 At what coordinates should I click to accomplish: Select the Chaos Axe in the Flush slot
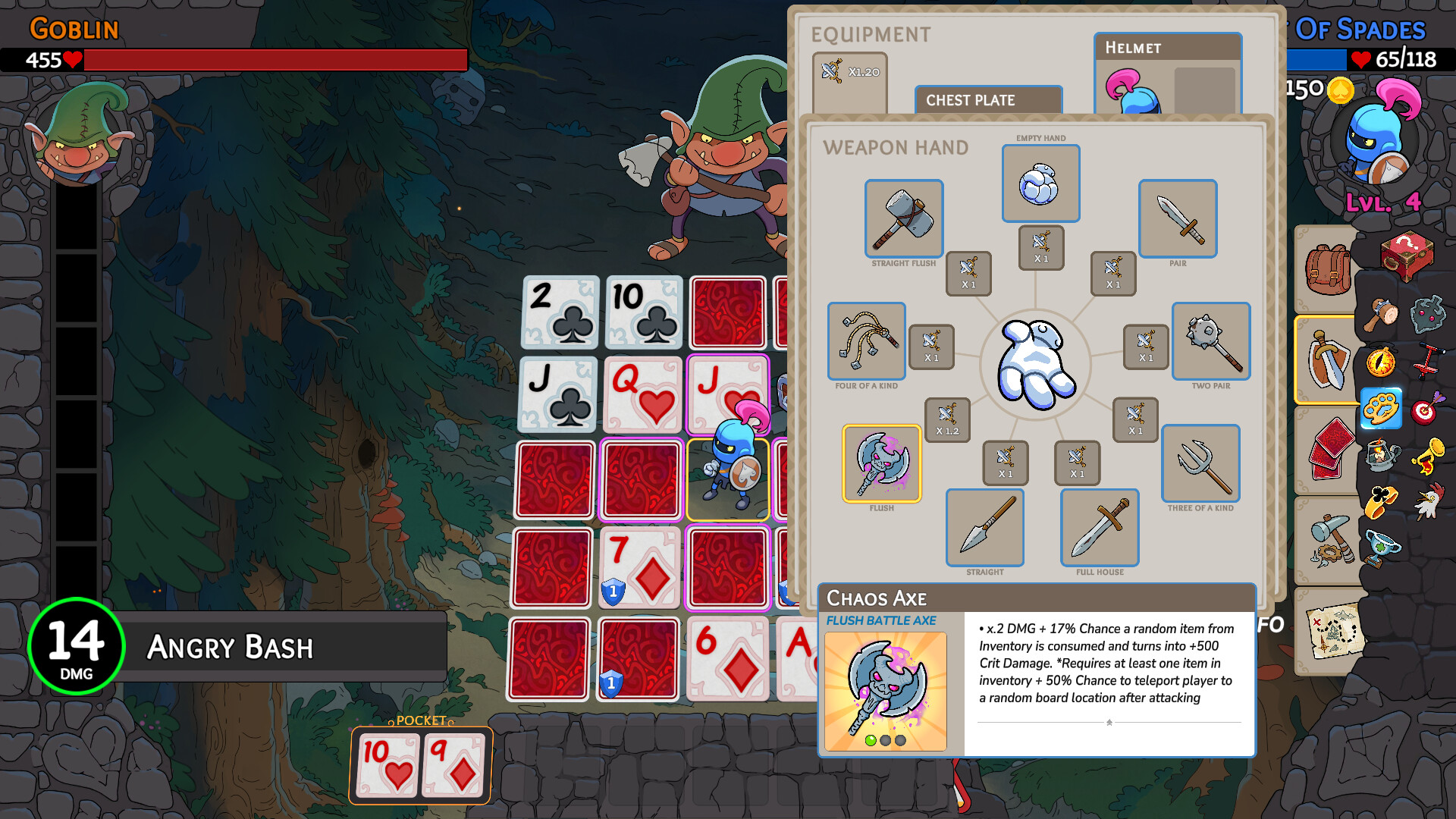pos(882,463)
